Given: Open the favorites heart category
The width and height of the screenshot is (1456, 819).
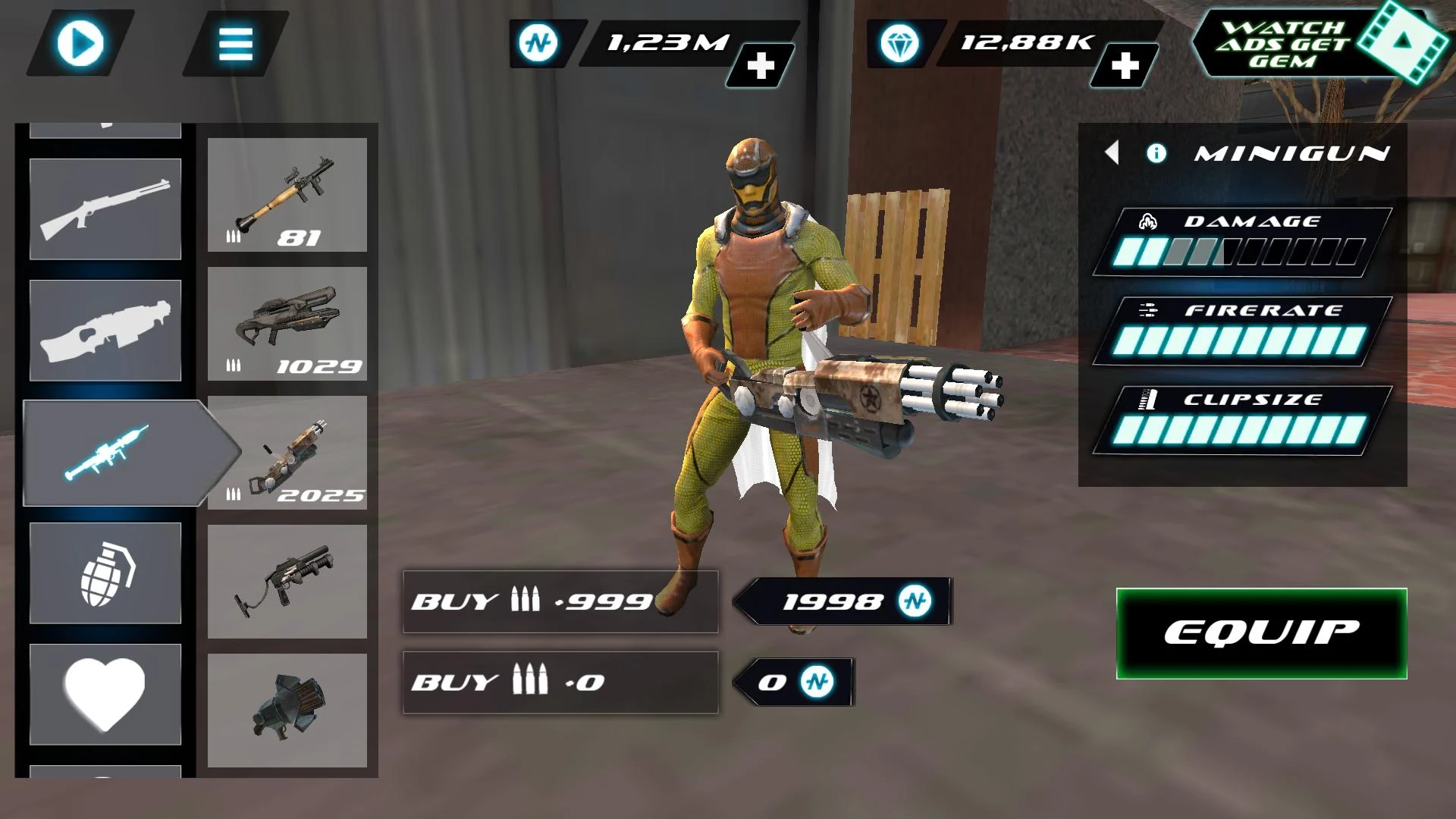Looking at the screenshot, I should point(105,694).
